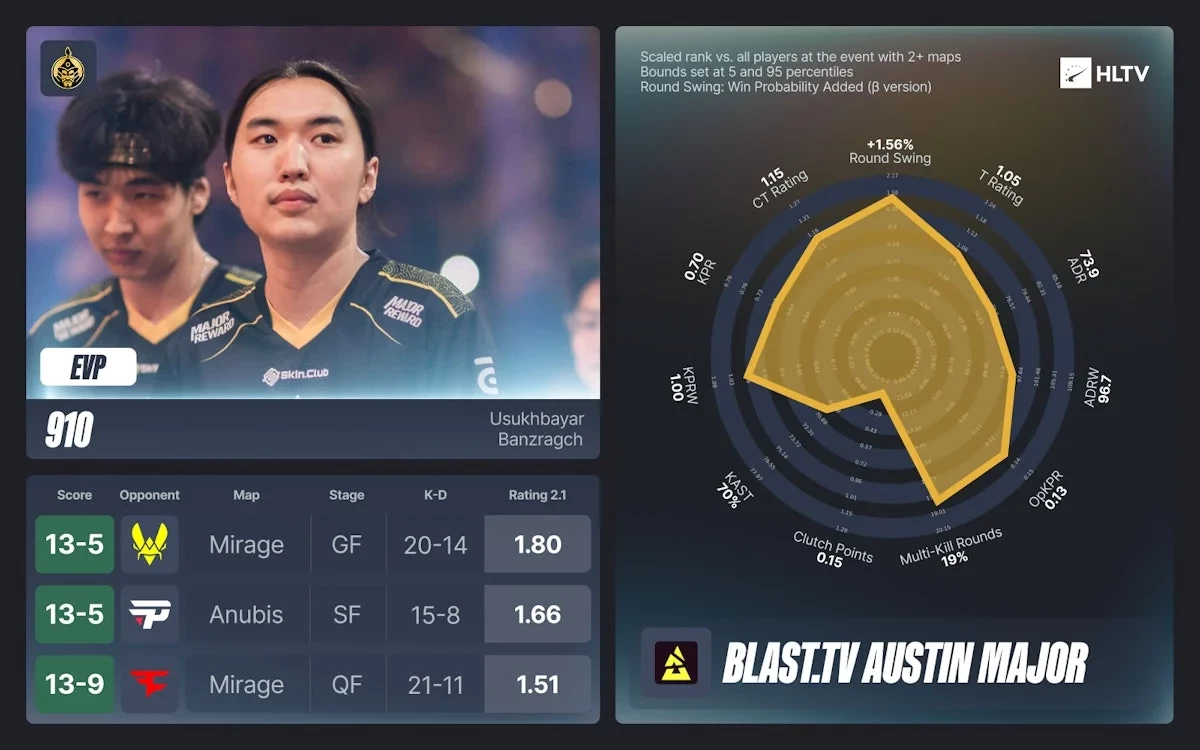
Task: Select the EVP badge on the photo
Action: click(x=88, y=367)
